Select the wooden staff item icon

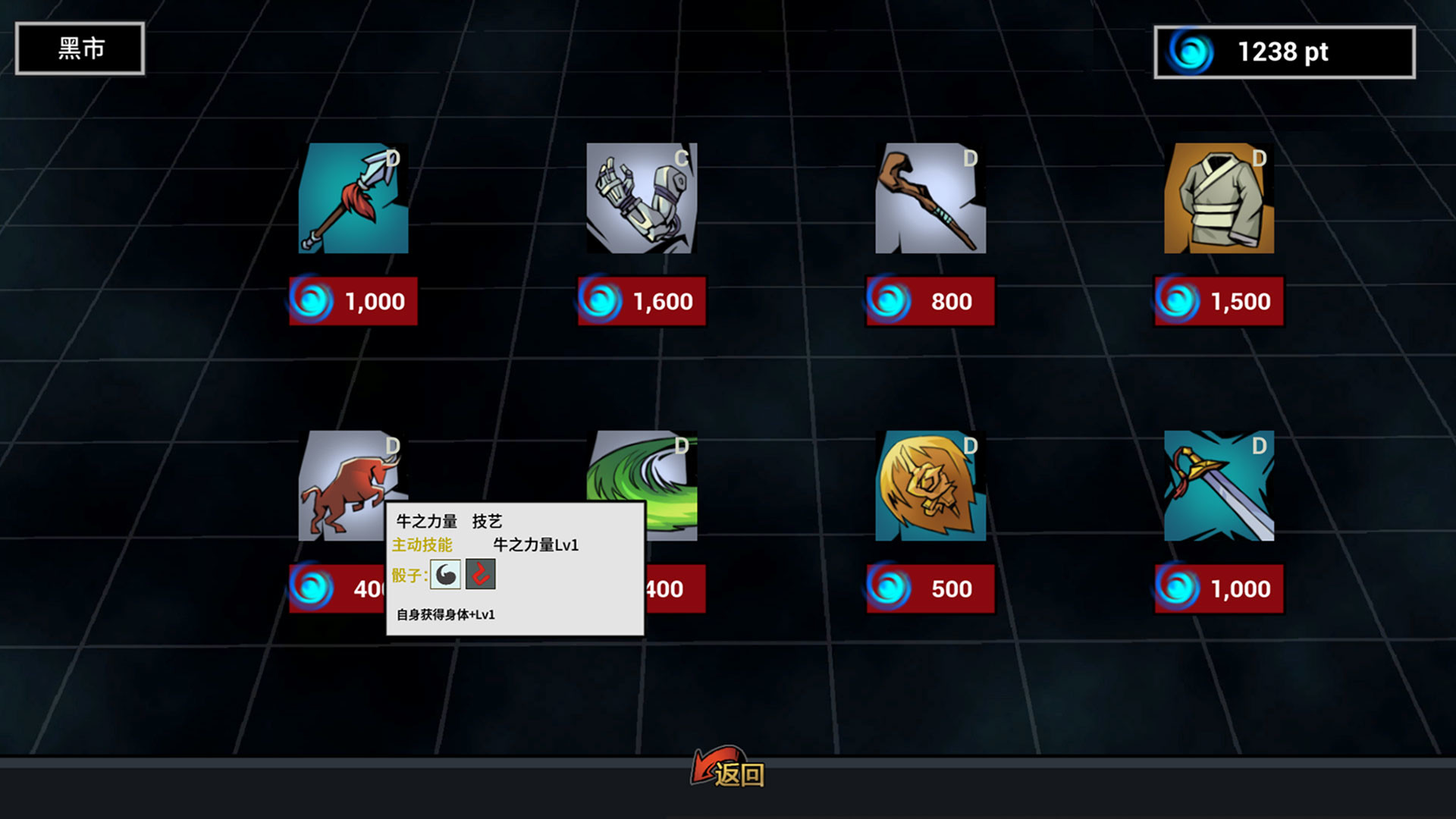(930, 199)
